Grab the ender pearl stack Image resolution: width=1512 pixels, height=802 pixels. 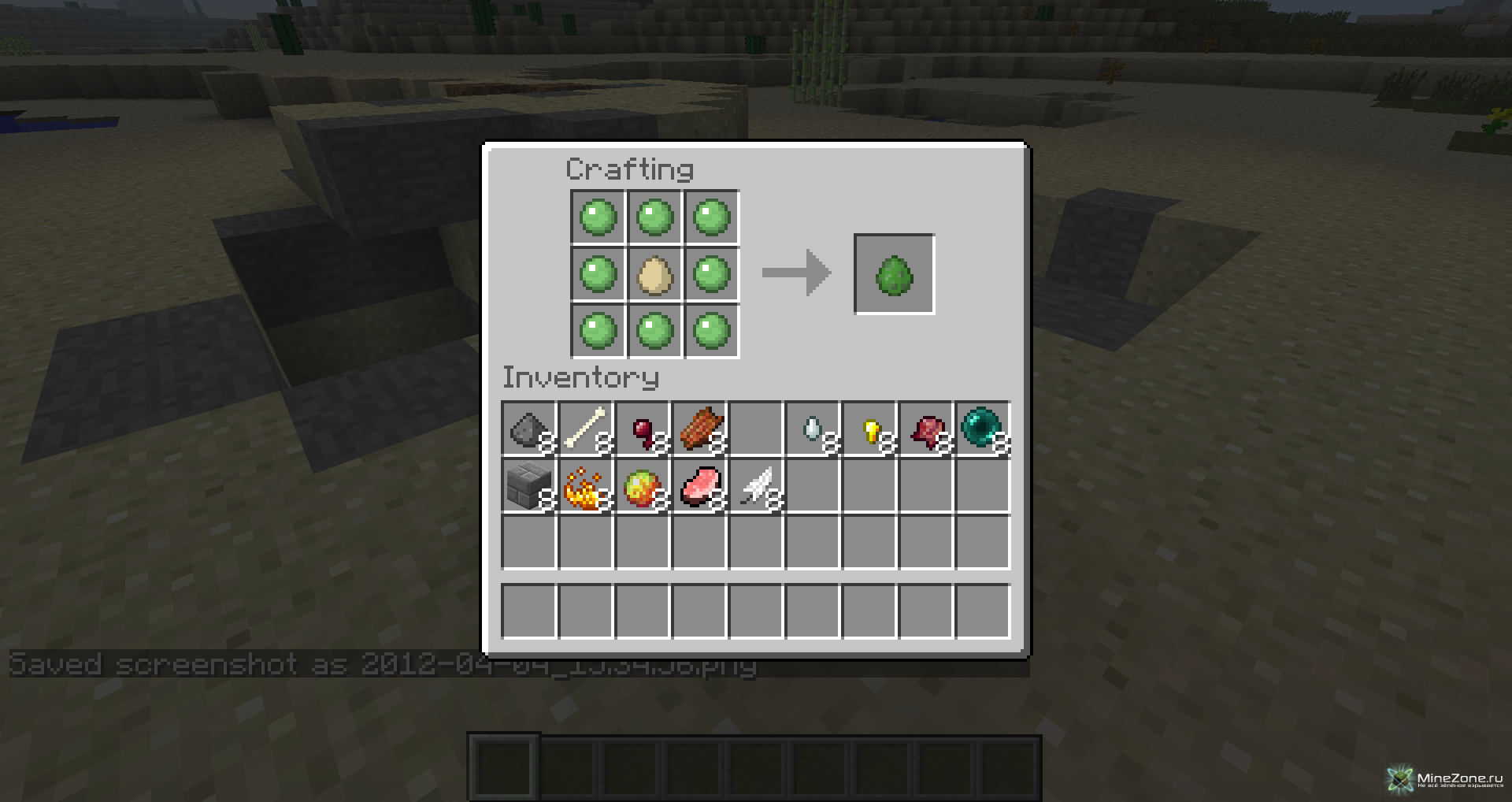pos(982,428)
